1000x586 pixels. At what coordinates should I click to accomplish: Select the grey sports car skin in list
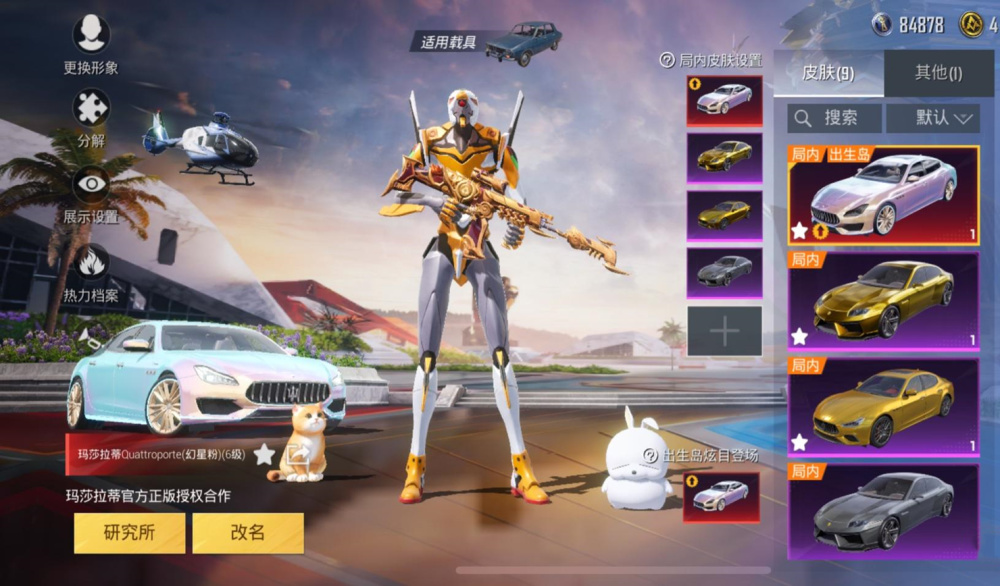tap(883, 512)
